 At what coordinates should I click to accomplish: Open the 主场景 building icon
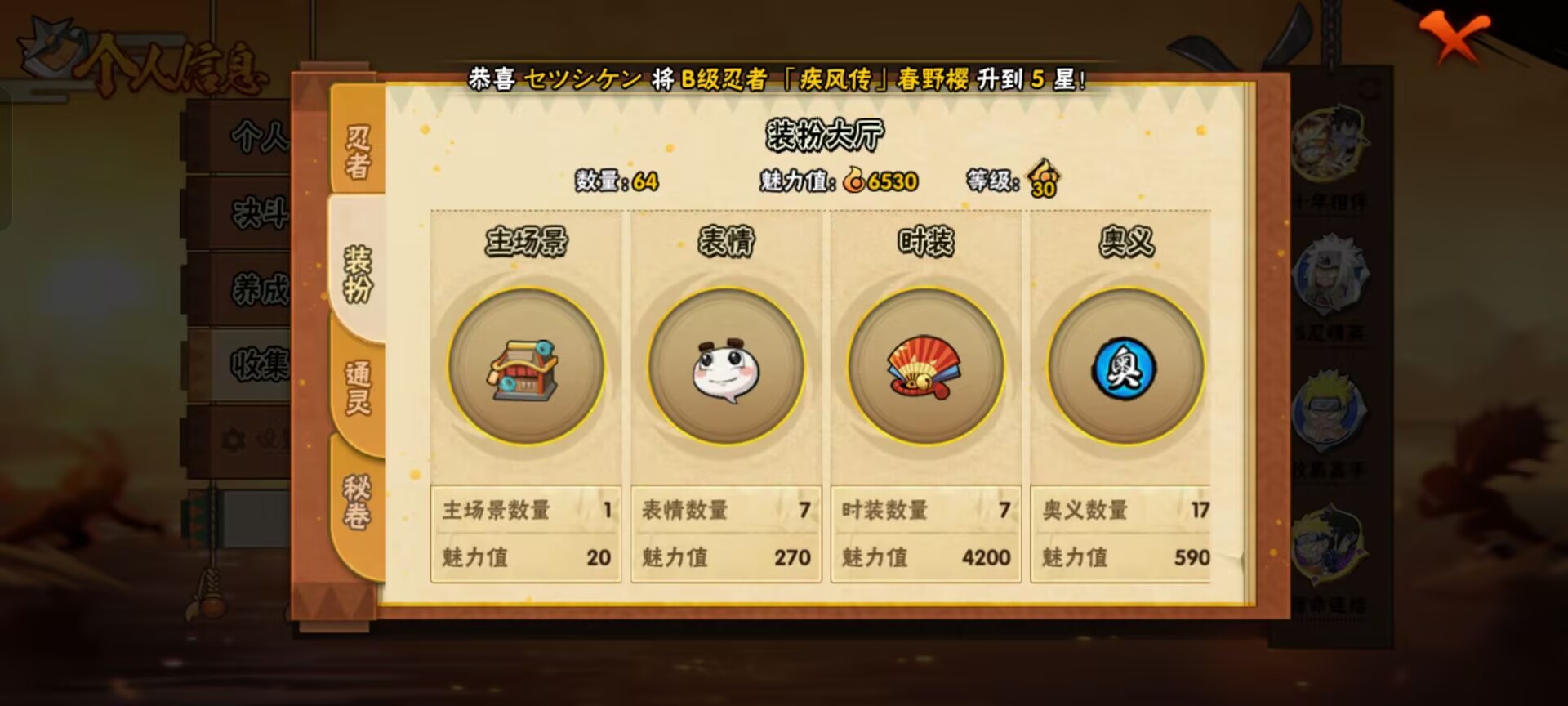[x=523, y=369]
